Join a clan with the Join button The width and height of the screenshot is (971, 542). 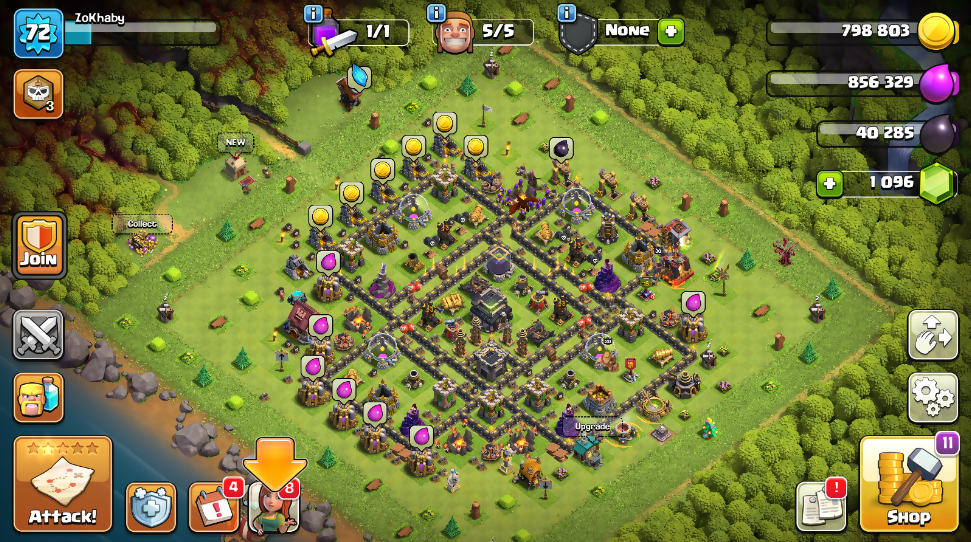coord(39,245)
